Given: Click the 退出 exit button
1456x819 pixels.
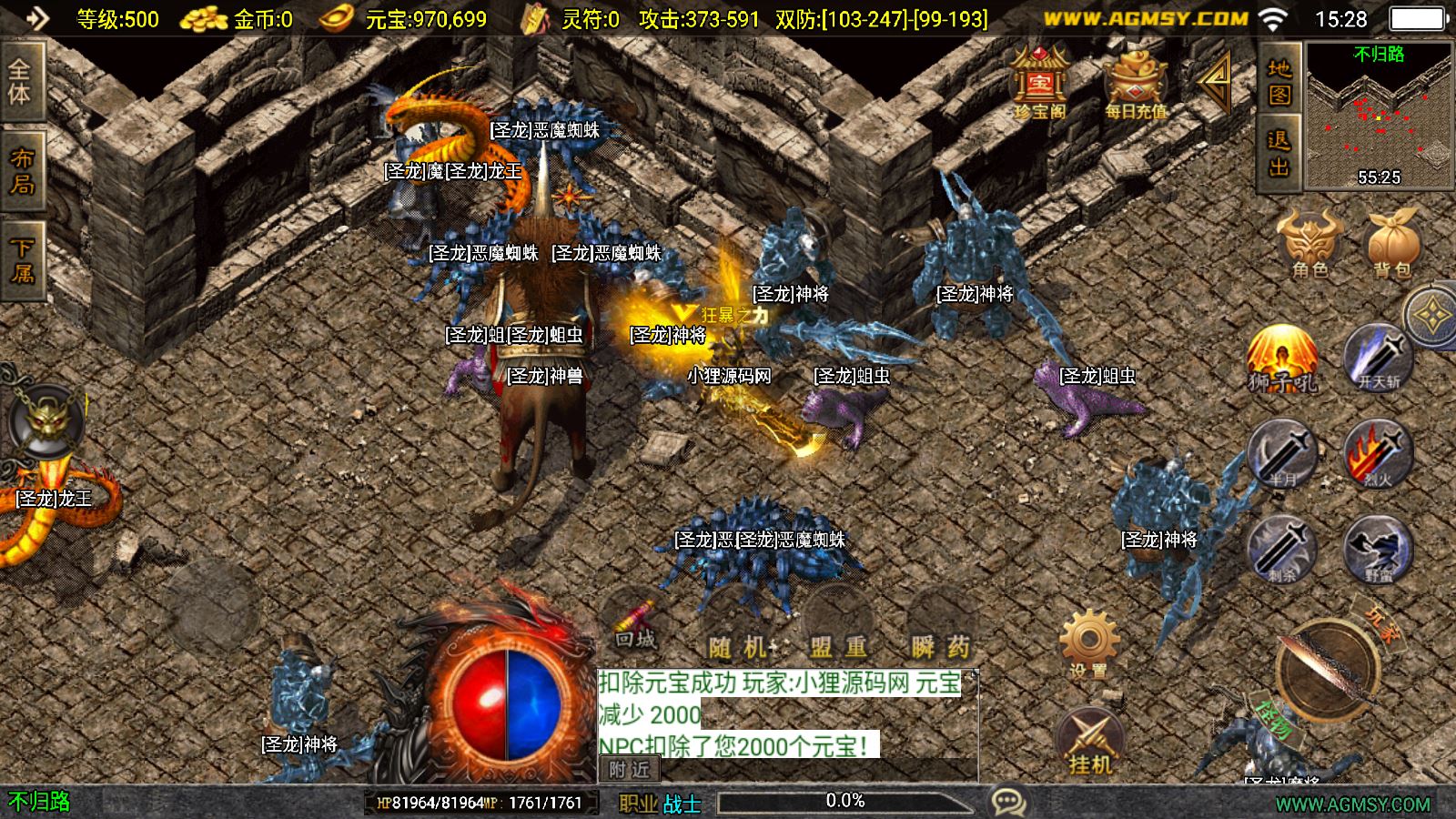Looking at the screenshot, I should pyautogui.click(x=1279, y=153).
